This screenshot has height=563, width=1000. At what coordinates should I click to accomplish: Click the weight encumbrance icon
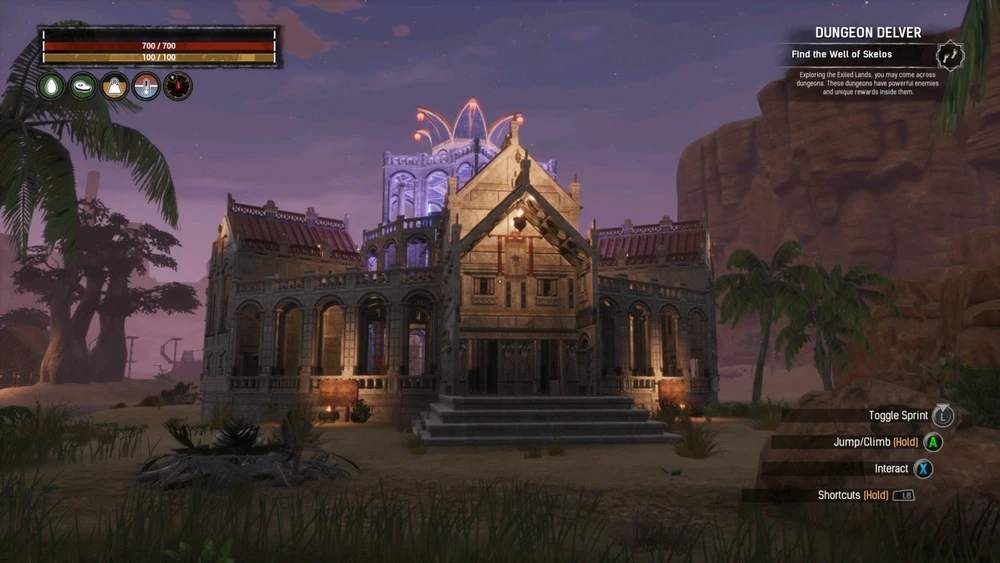click(115, 87)
